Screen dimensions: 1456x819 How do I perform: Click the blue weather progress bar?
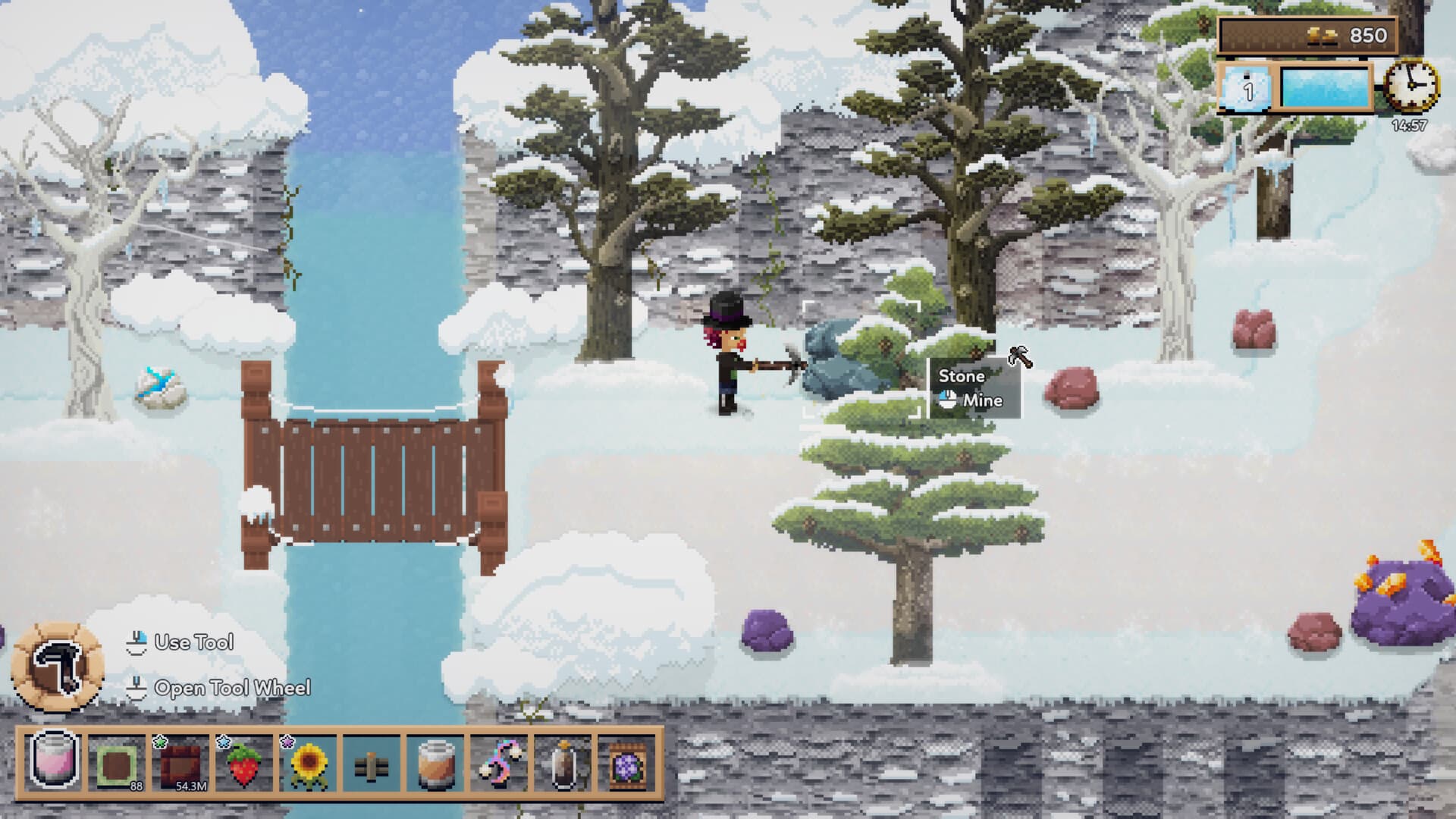click(1327, 89)
